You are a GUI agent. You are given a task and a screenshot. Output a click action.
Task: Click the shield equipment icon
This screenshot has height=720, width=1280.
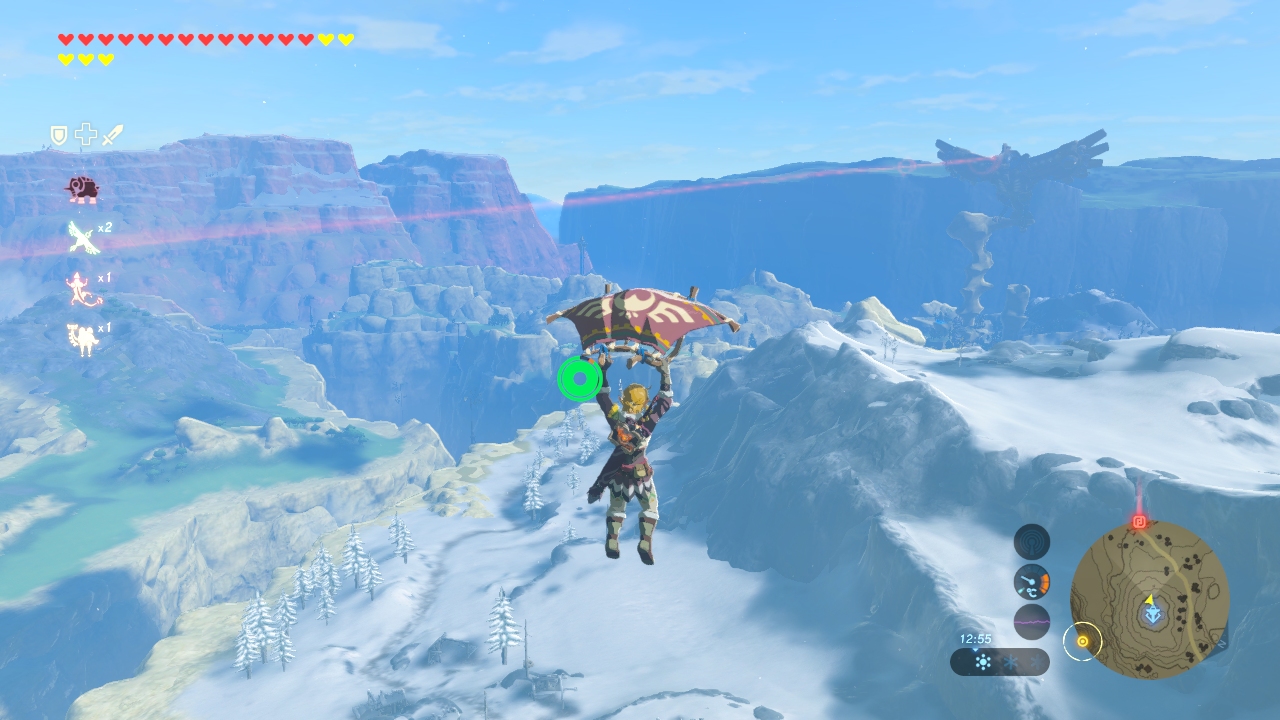pos(59,135)
